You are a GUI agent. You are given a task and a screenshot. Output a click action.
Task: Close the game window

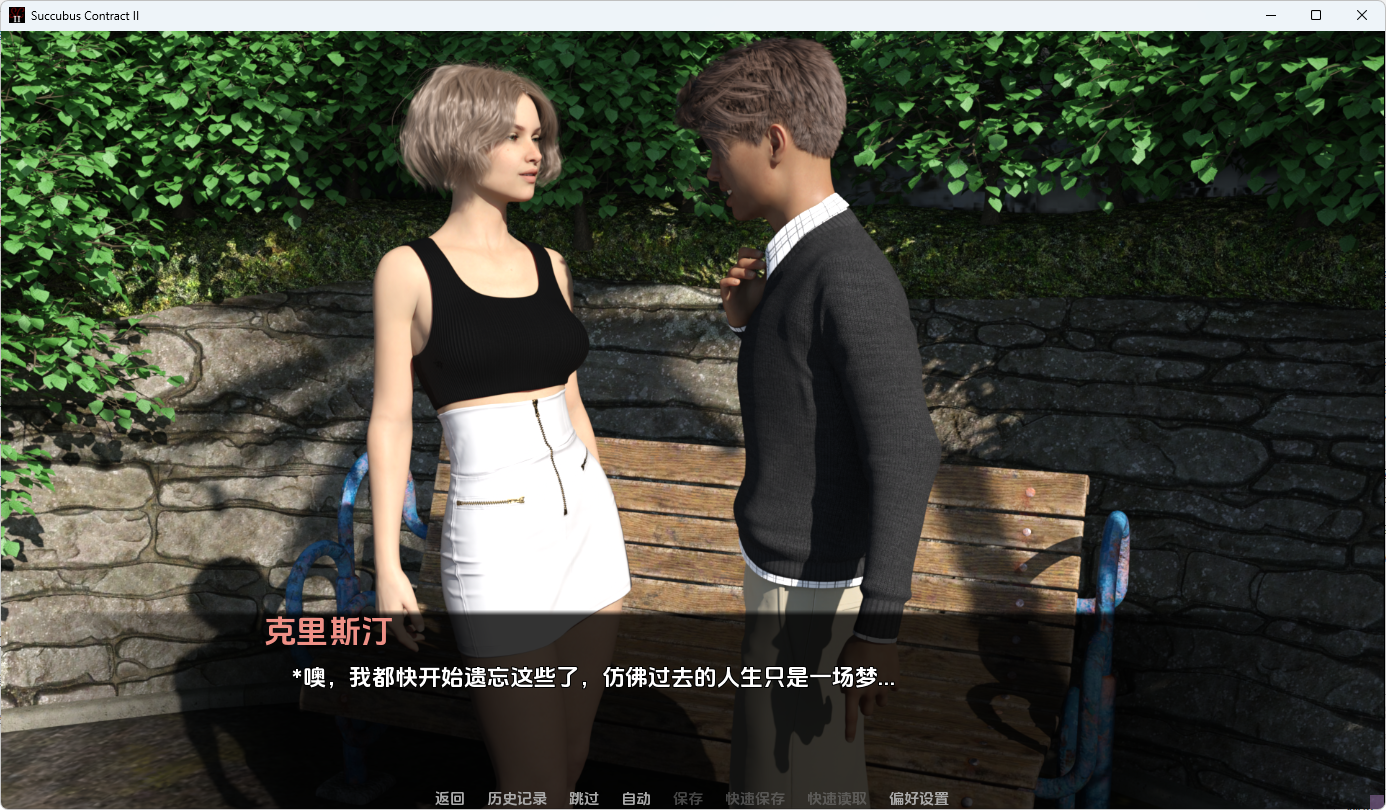pyautogui.click(x=1361, y=15)
